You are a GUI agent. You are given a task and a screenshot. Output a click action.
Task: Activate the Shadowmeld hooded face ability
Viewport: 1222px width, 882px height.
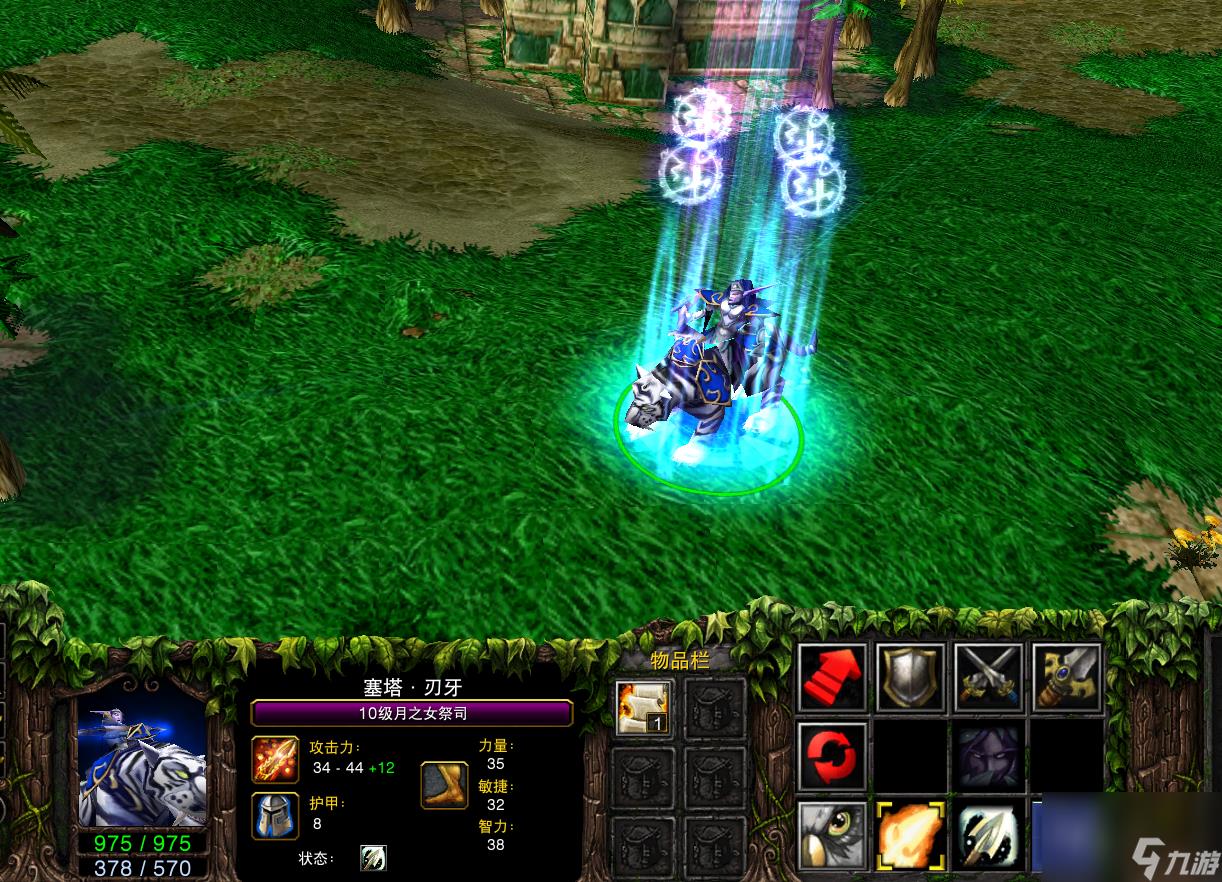point(988,756)
